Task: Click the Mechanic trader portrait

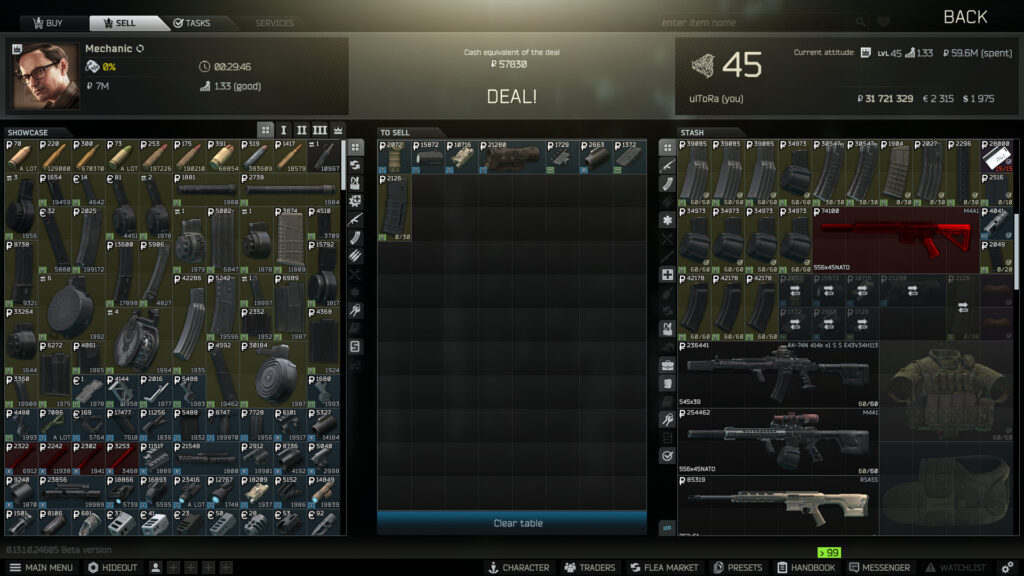Action: [45, 76]
